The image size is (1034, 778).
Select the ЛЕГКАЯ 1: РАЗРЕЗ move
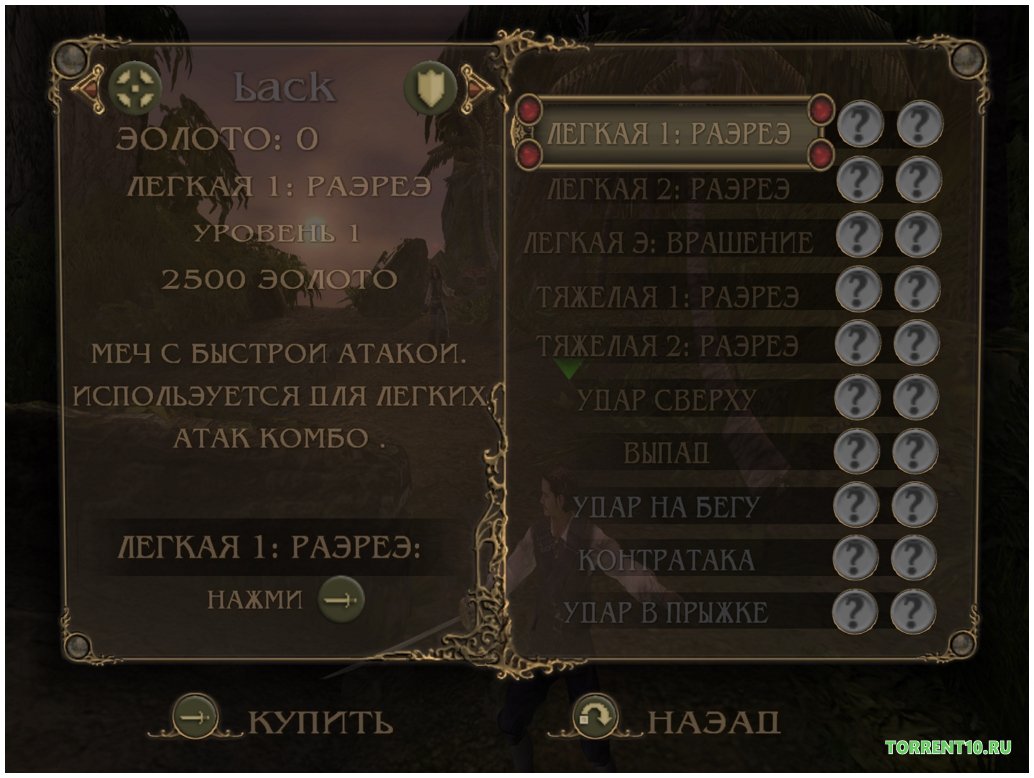(x=670, y=132)
